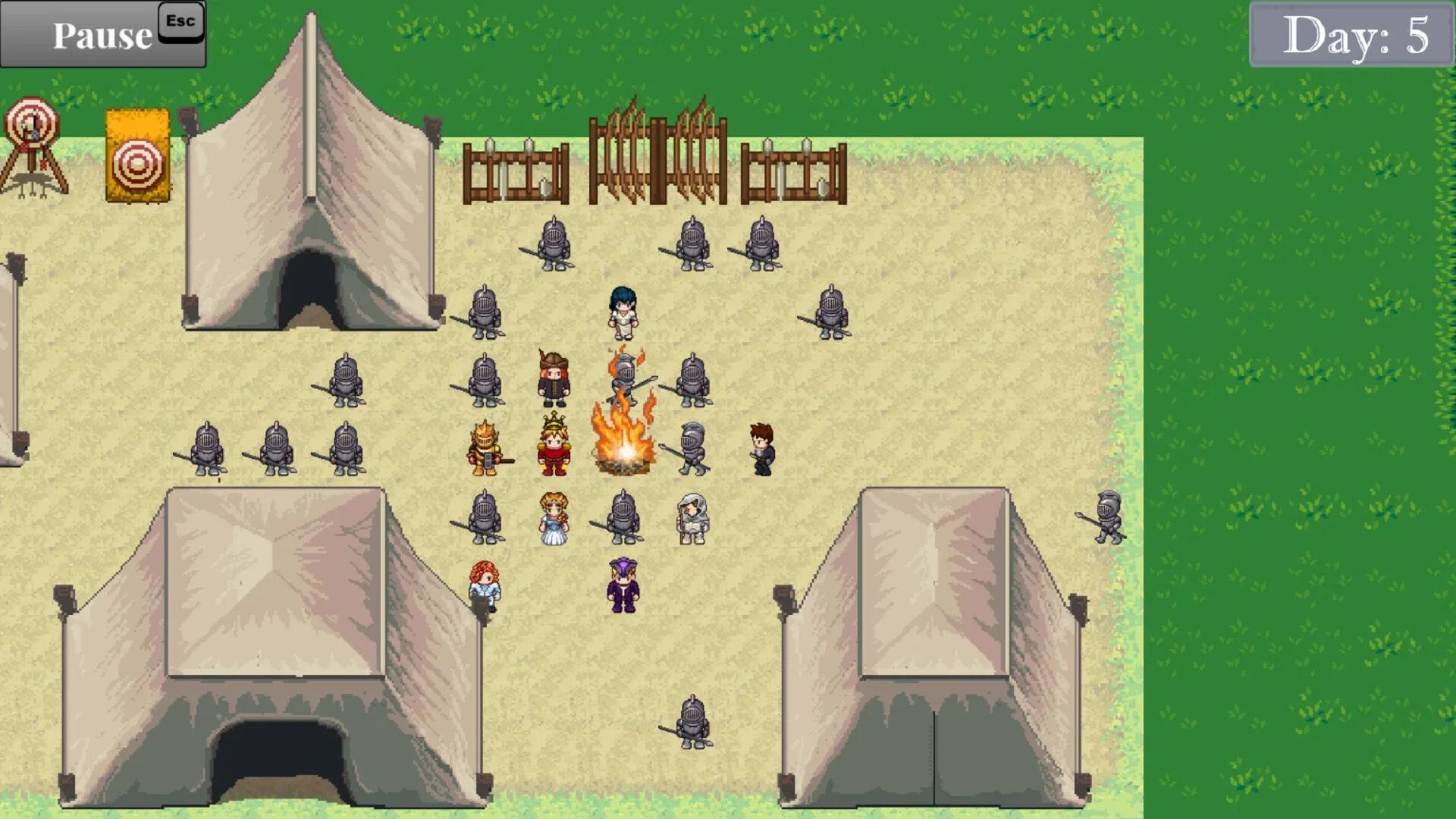Select the king character in red robes
The image size is (1456, 819).
[553, 447]
